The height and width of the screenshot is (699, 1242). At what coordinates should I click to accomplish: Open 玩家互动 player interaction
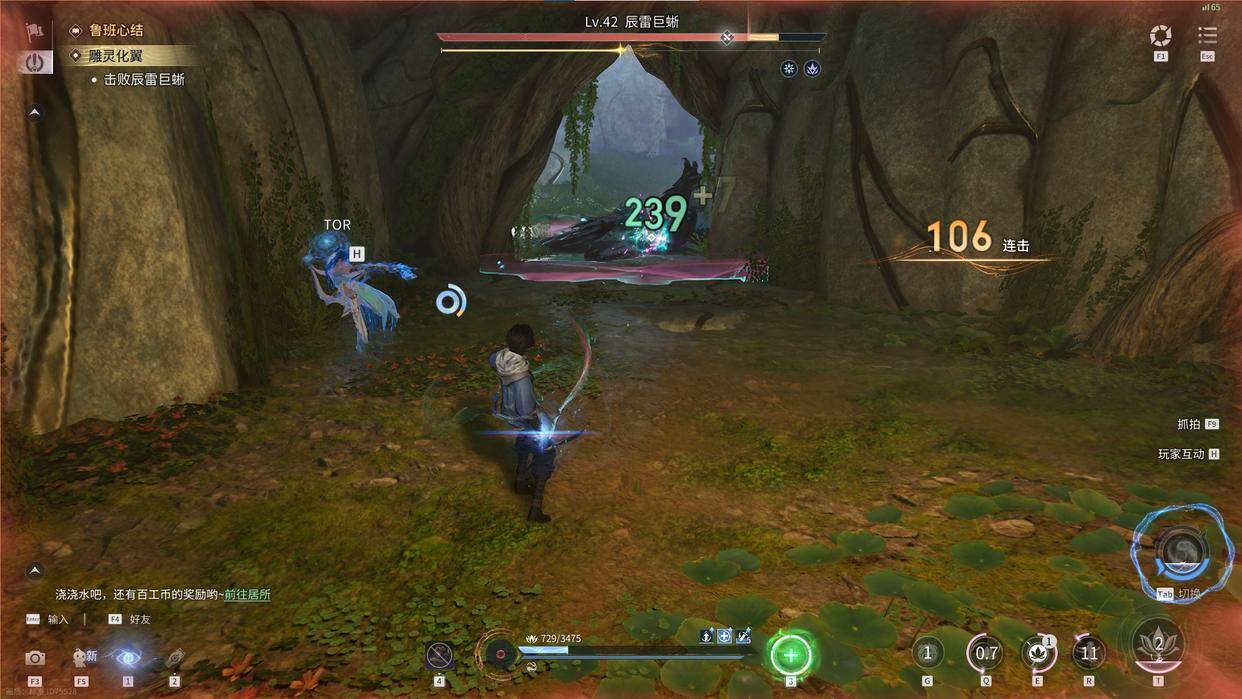(1181, 454)
